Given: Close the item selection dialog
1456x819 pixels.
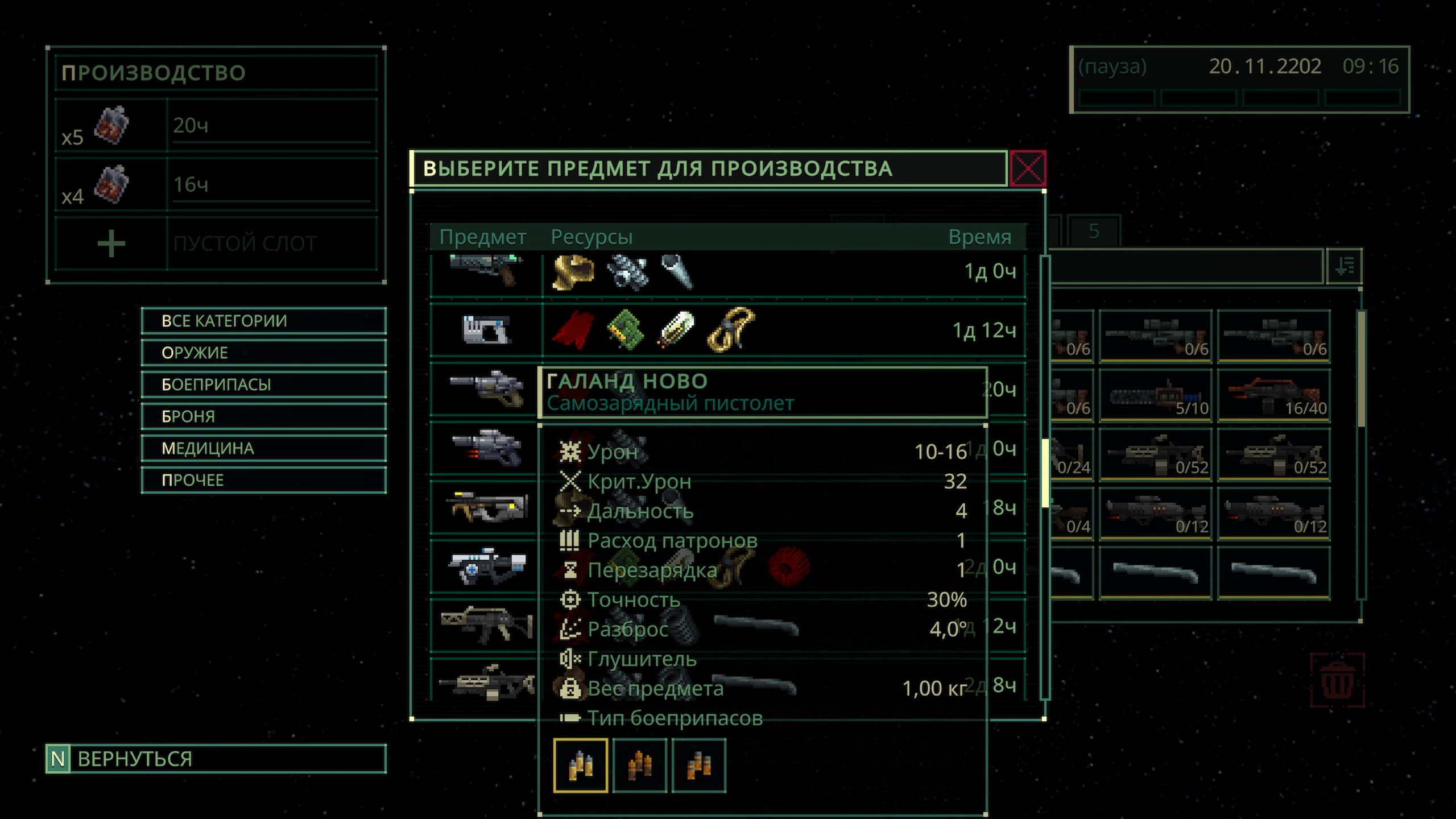Looking at the screenshot, I should [1028, 168].
